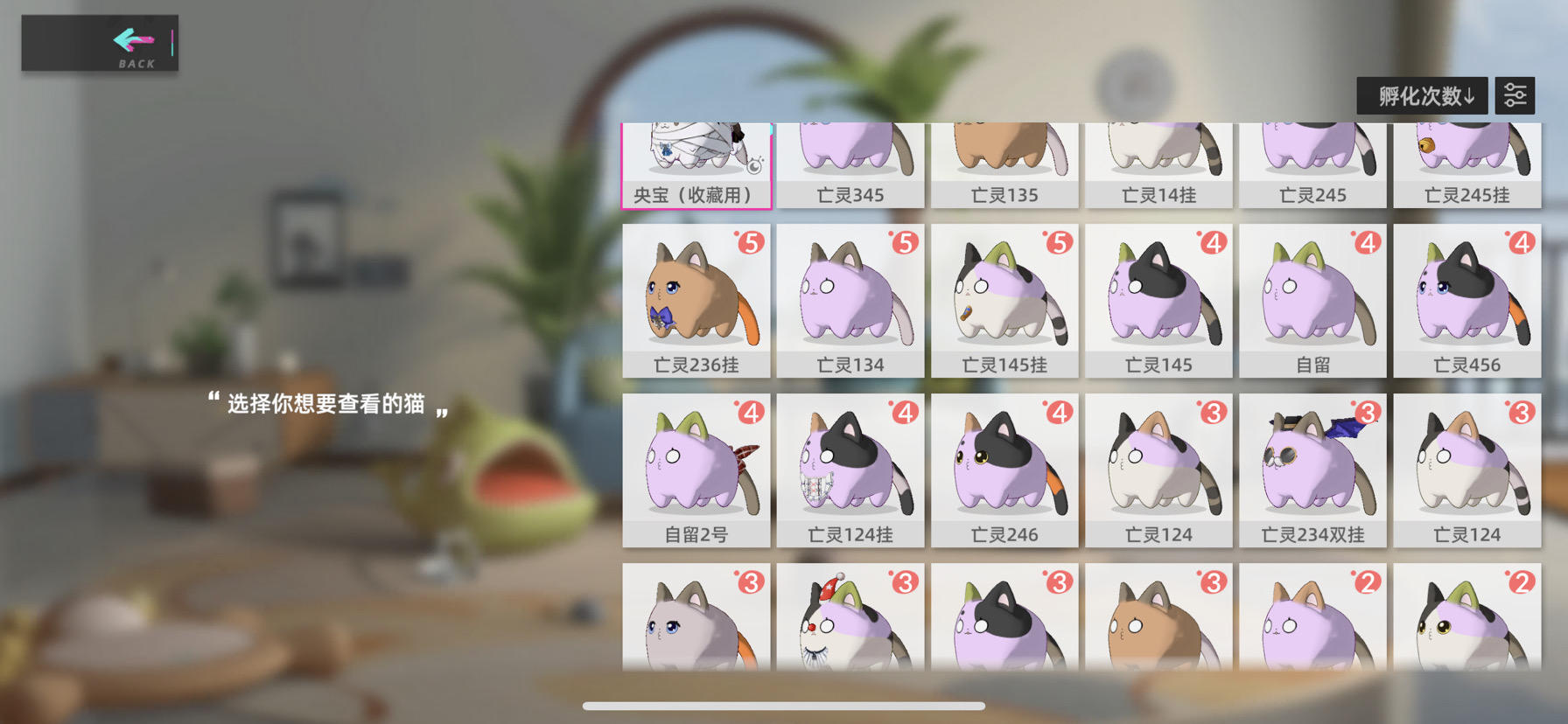1568x724 pixels.
Task: Select the cat named 亡灵236挂
Action: click(x=696, y=297)
